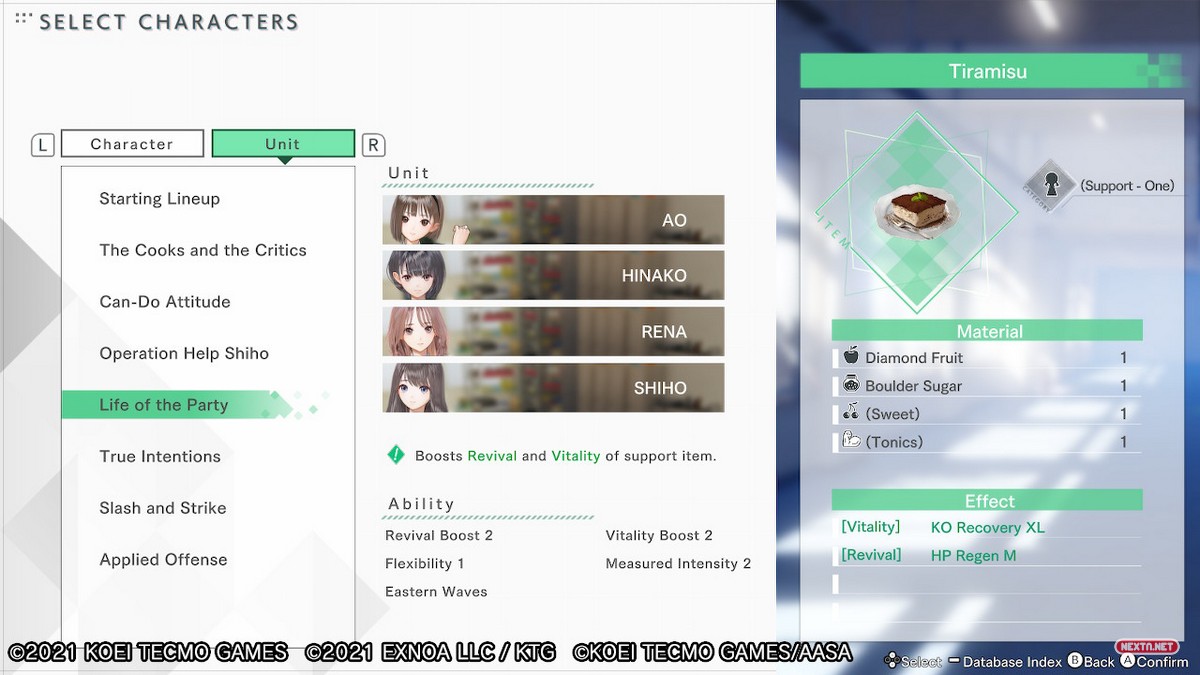
Task: Select The Cooks and the Critics
Action: click(203, 250)
